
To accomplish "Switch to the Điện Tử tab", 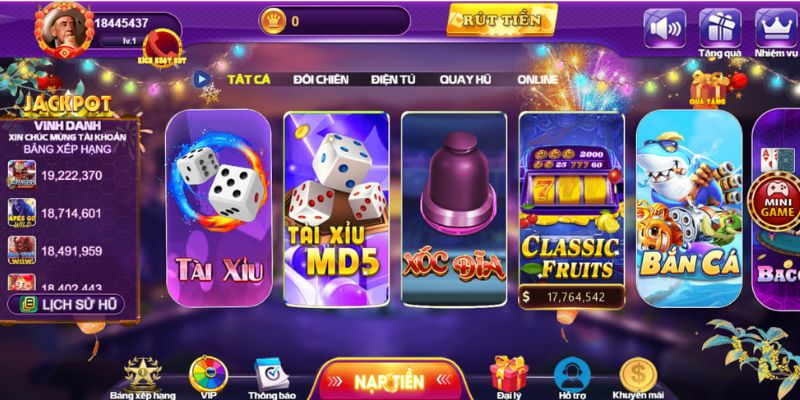I will coord(393,78).
